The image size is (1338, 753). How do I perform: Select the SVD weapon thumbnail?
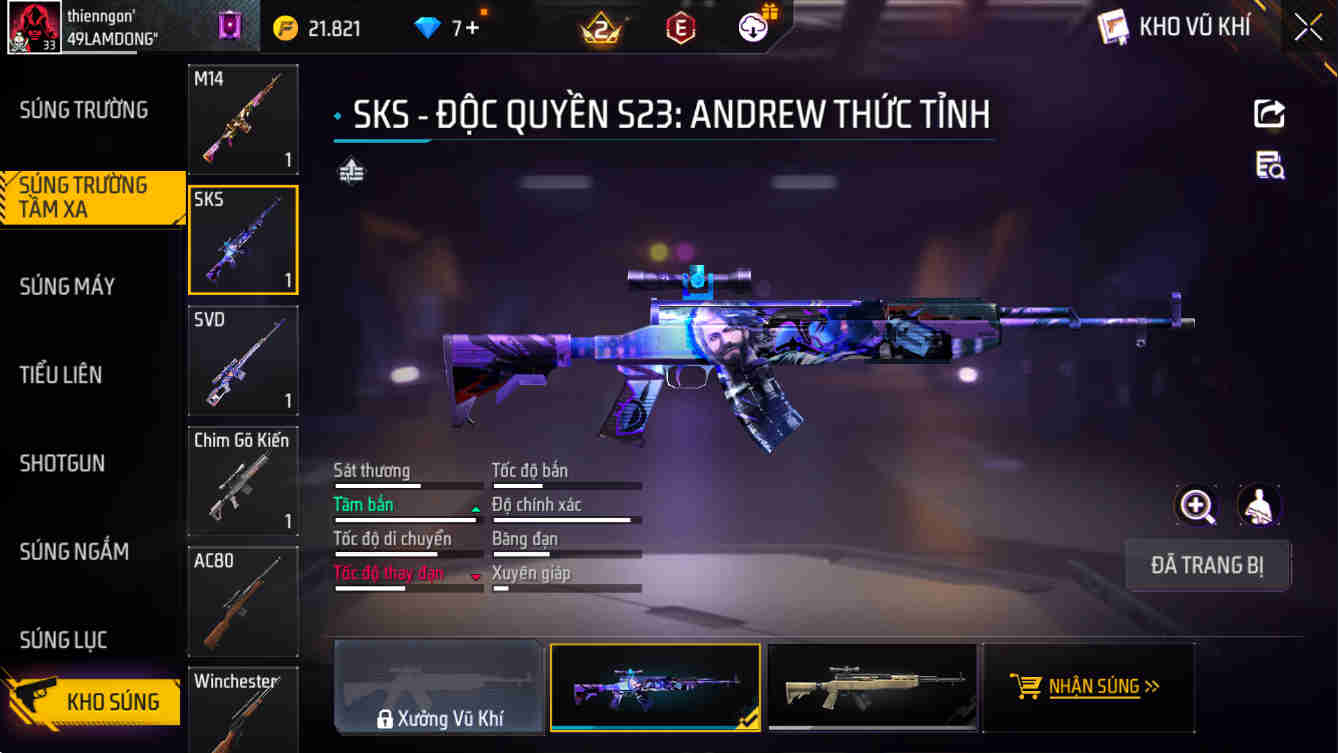(243, 360)
